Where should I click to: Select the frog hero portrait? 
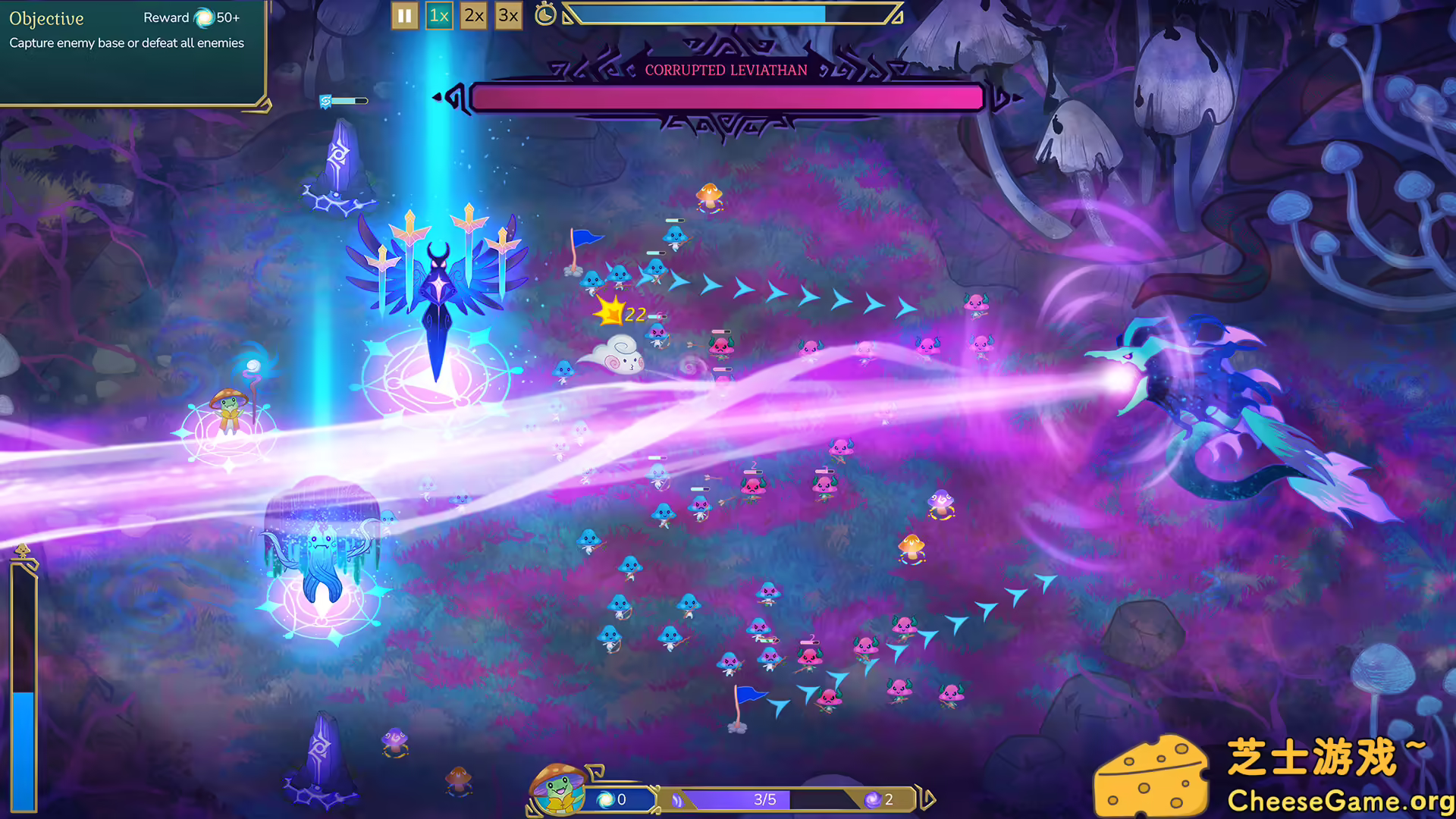(559, 791)
